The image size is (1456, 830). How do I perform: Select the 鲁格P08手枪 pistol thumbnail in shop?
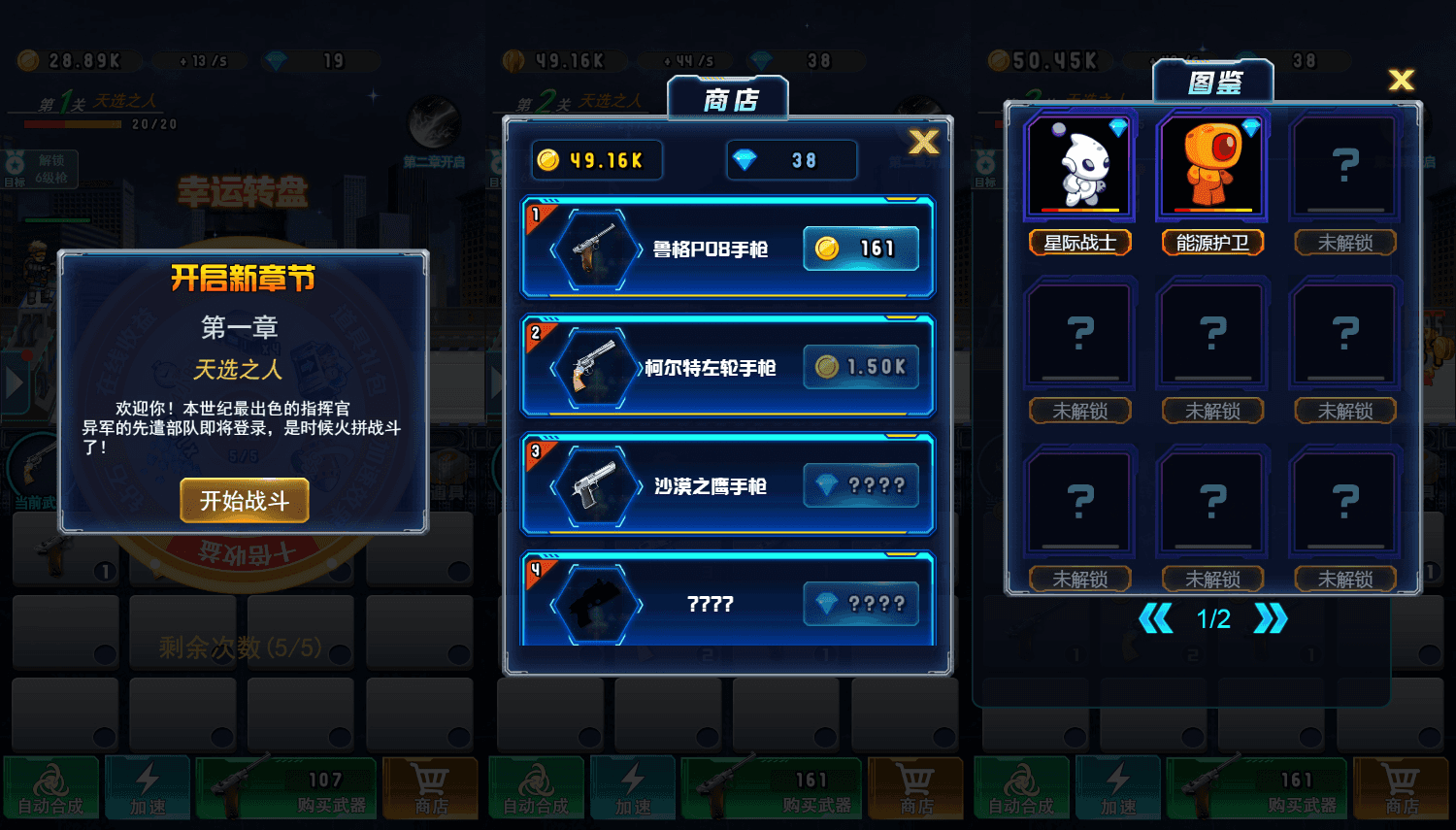pyautogui.click(x=598, y=249)
